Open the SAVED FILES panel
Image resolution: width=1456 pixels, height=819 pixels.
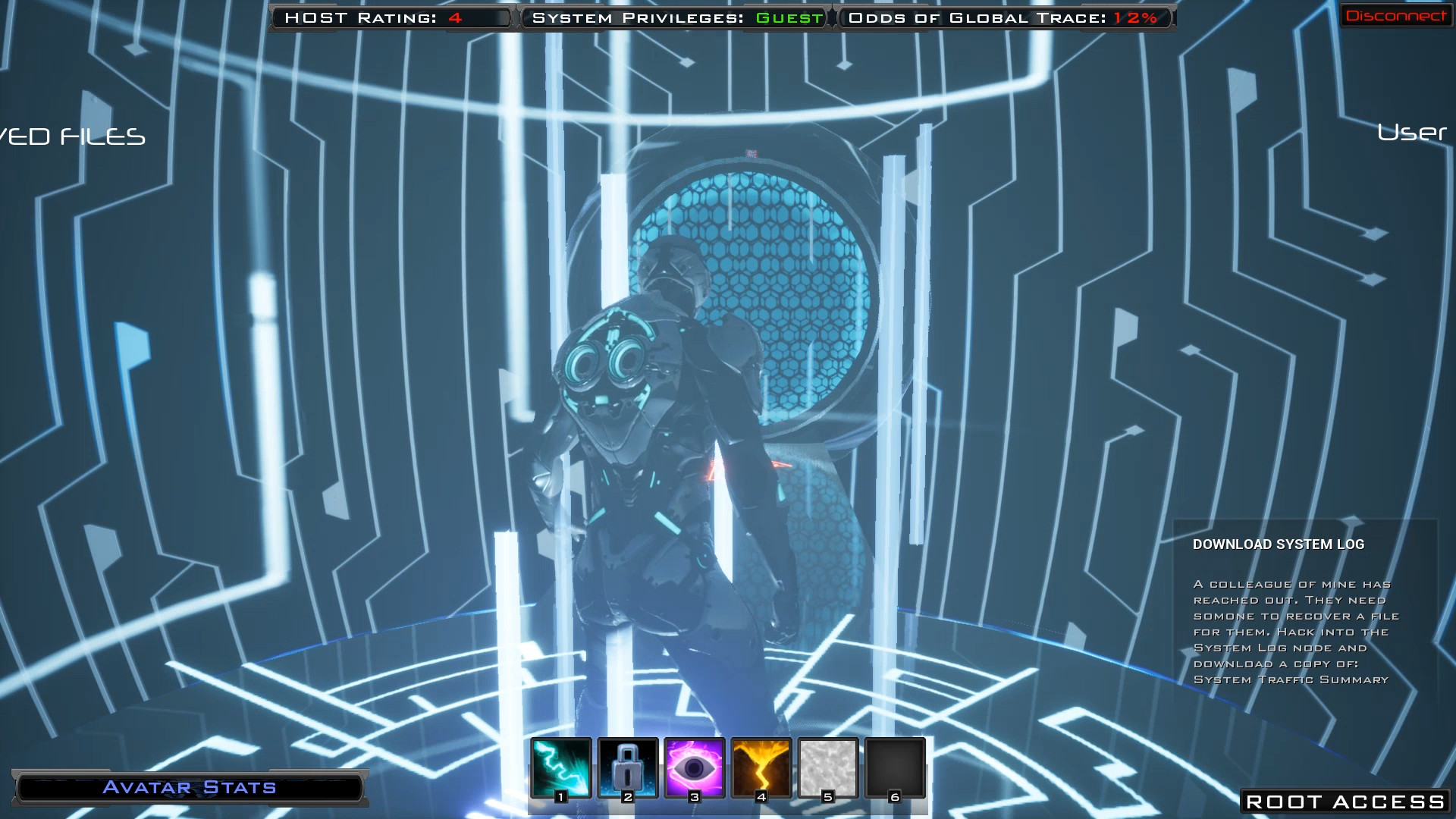point(72,137)
